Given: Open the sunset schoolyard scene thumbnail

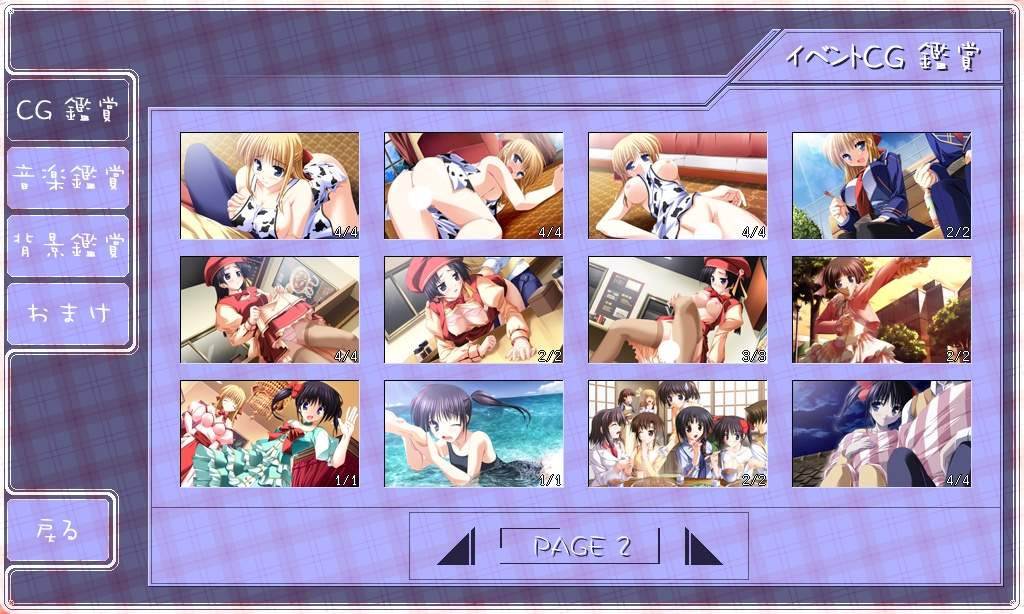Looking at the screenshot, I should [x=881, y=309].
